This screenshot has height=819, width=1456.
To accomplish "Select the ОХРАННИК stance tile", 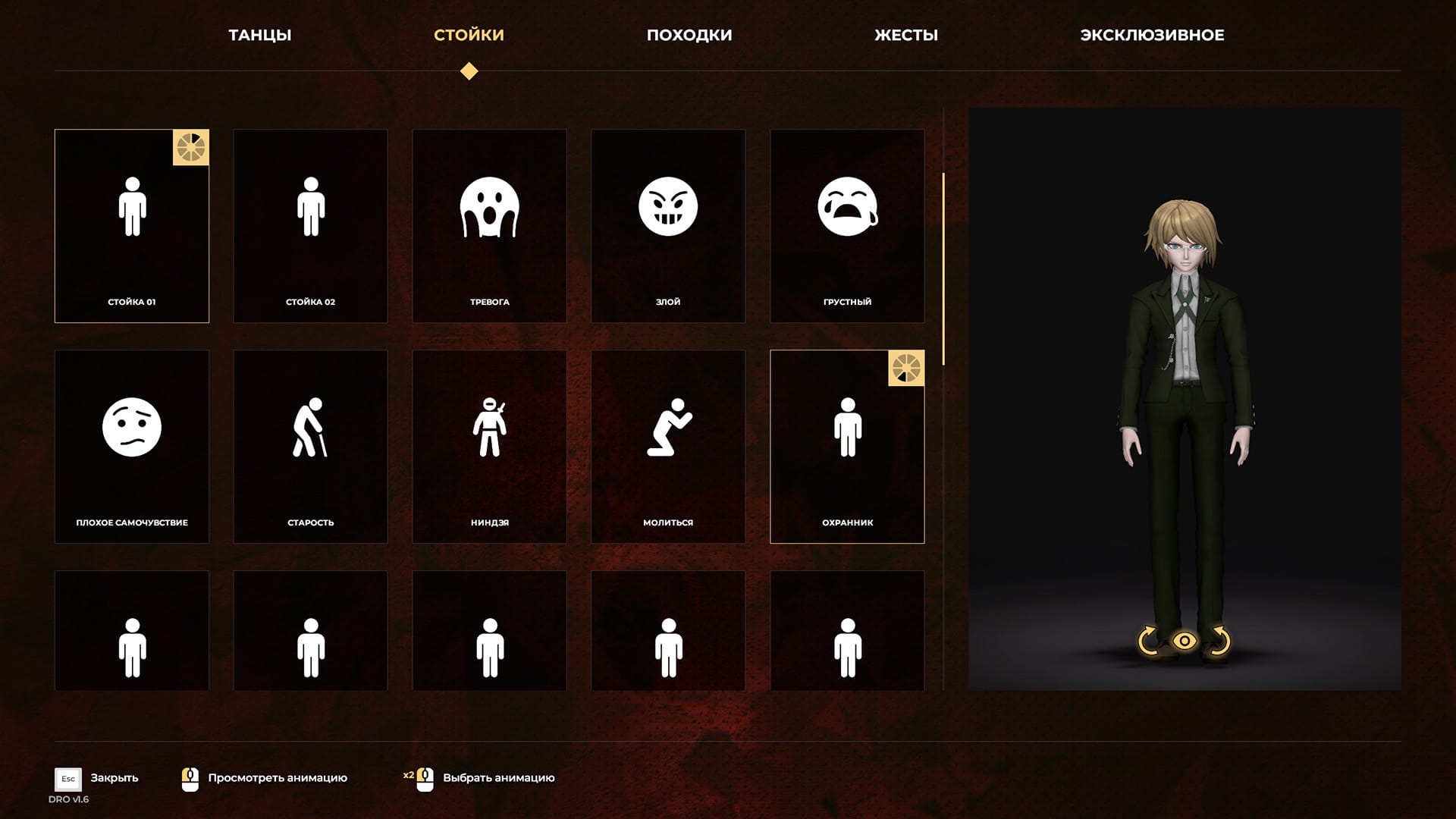I will tap(847, 447).
